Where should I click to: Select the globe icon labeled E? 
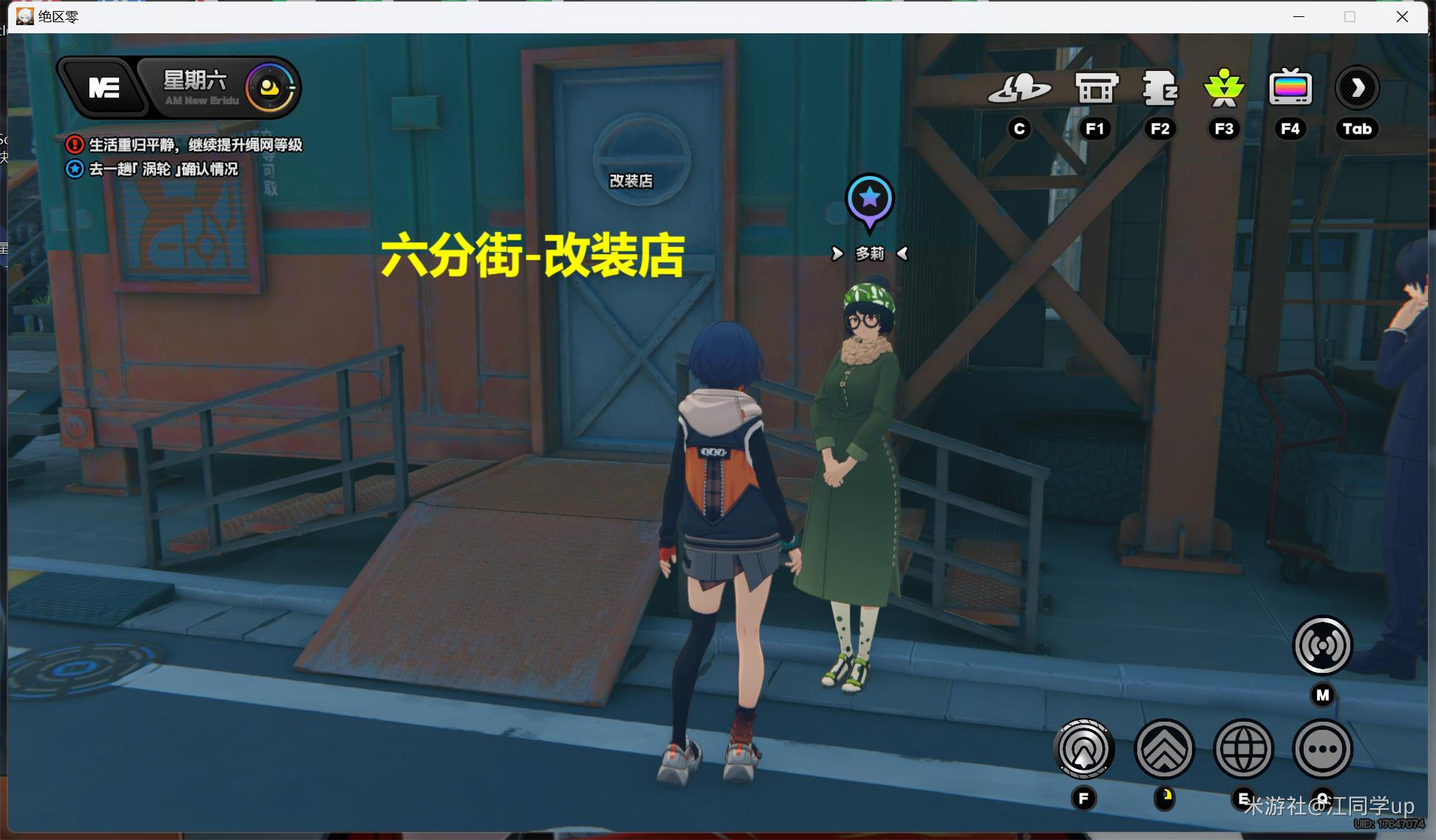[x=1244, y=749]
